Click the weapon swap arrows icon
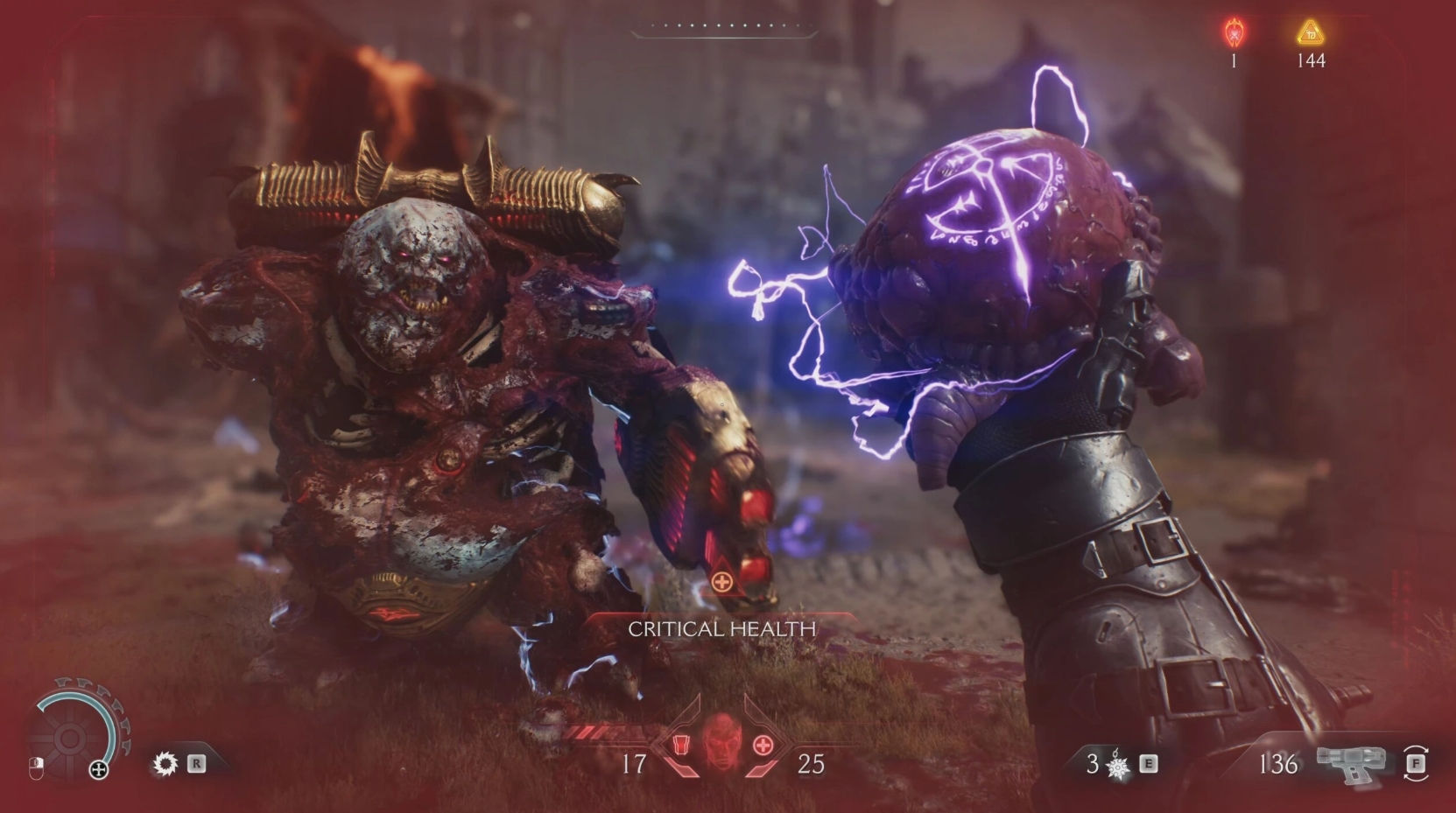The image size is (1456, 813). coord(1416,764)
